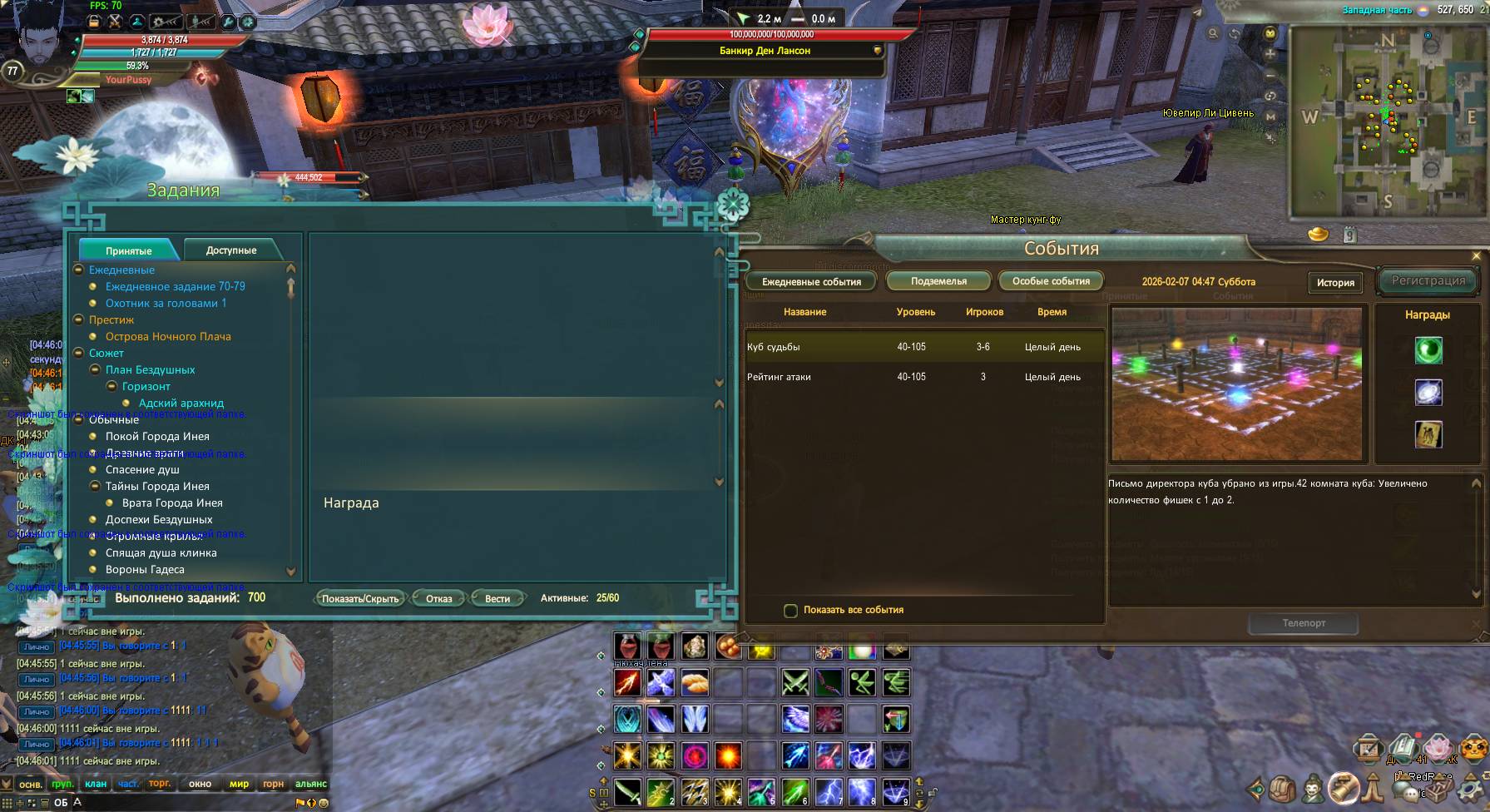Show the Ежедневные события list
This screenshot has height=812, width=1490.
tap(811, 282)
